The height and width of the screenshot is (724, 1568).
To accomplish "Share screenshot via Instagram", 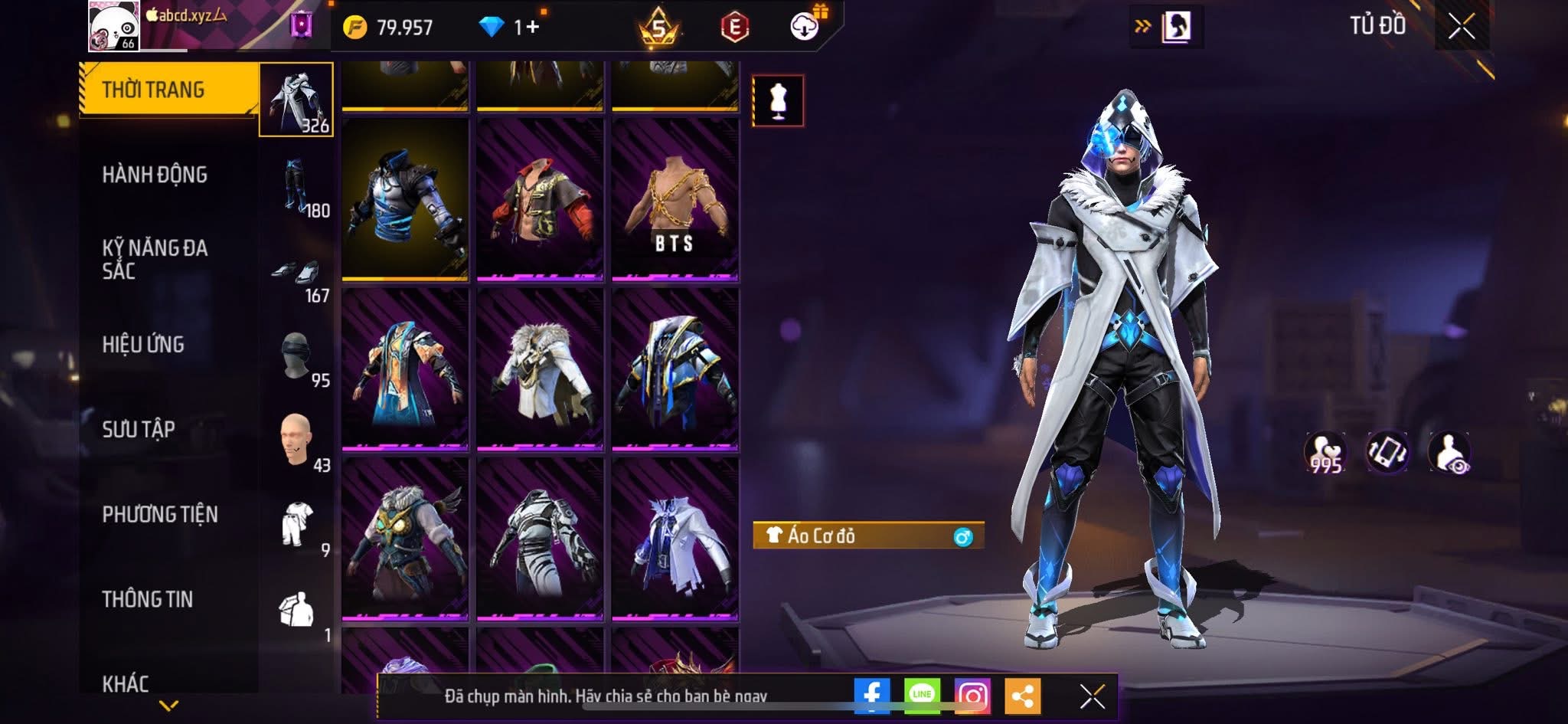I will point(972,696).
